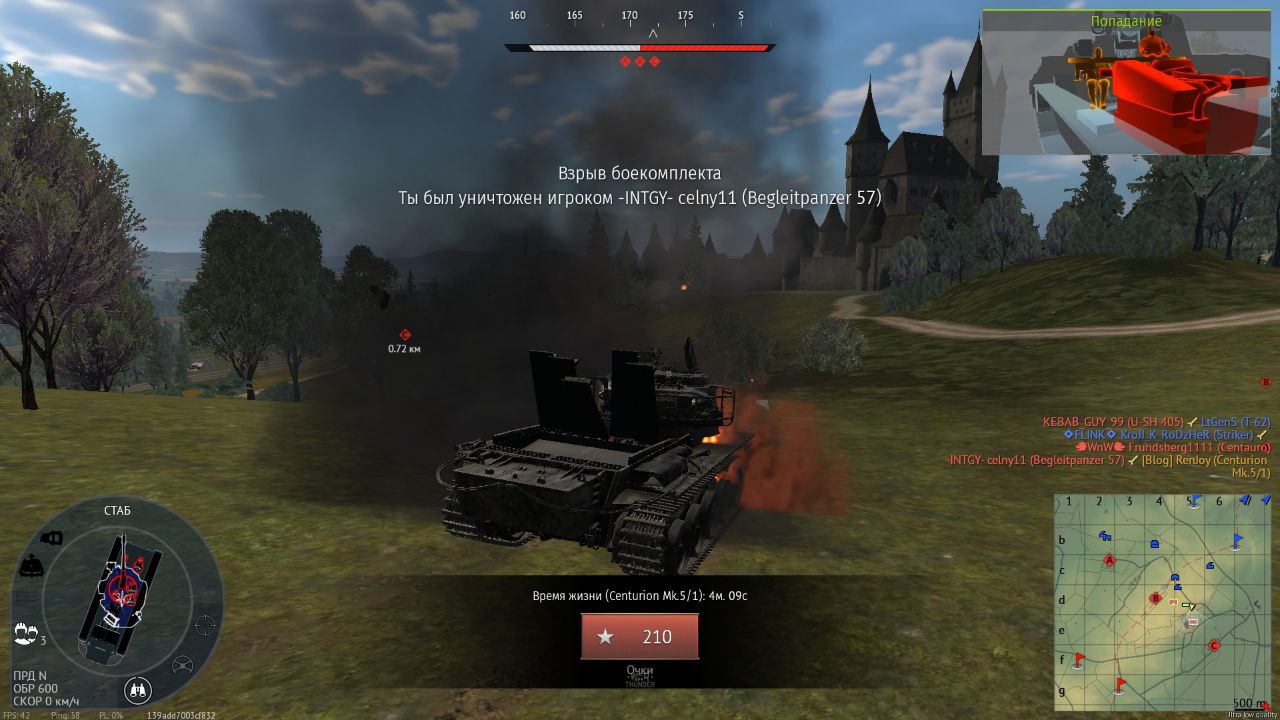Viewport: 1280px width, 720px height.
Task: Click the steering wheel driver icon
Action: [182, 665]
